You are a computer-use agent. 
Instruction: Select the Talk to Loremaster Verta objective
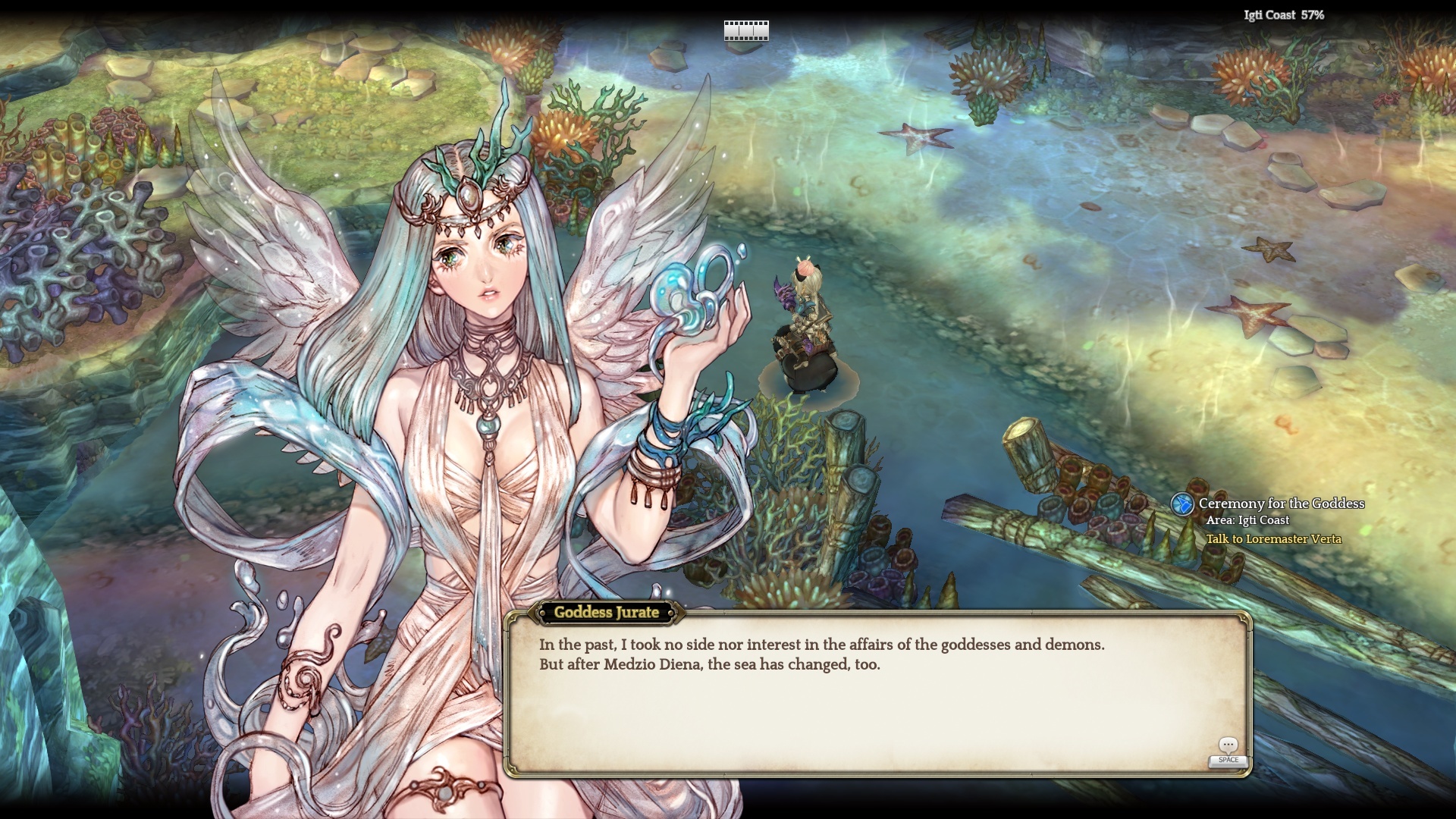click(x=1273, y=539)
